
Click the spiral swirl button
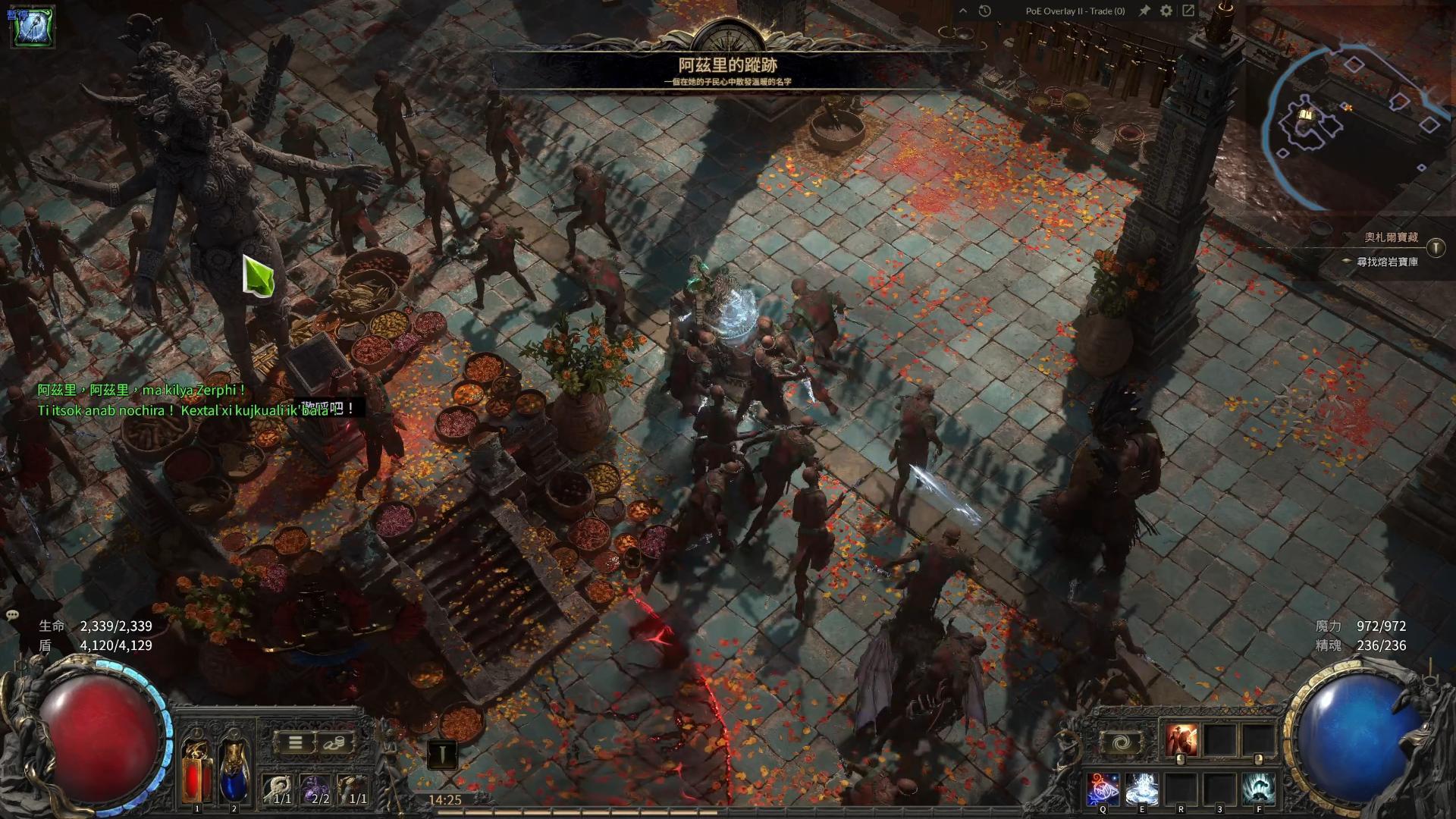tap(1121, 742)
